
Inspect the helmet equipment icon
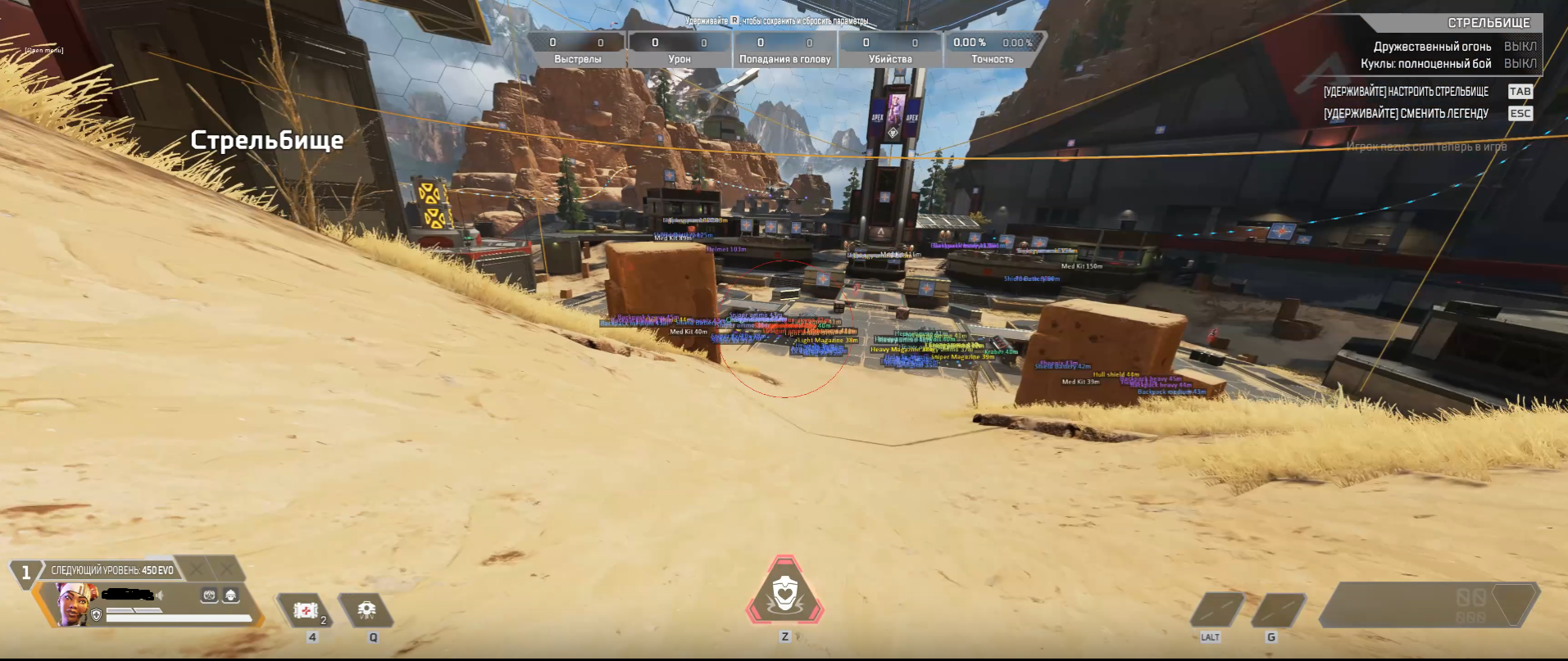231,595
